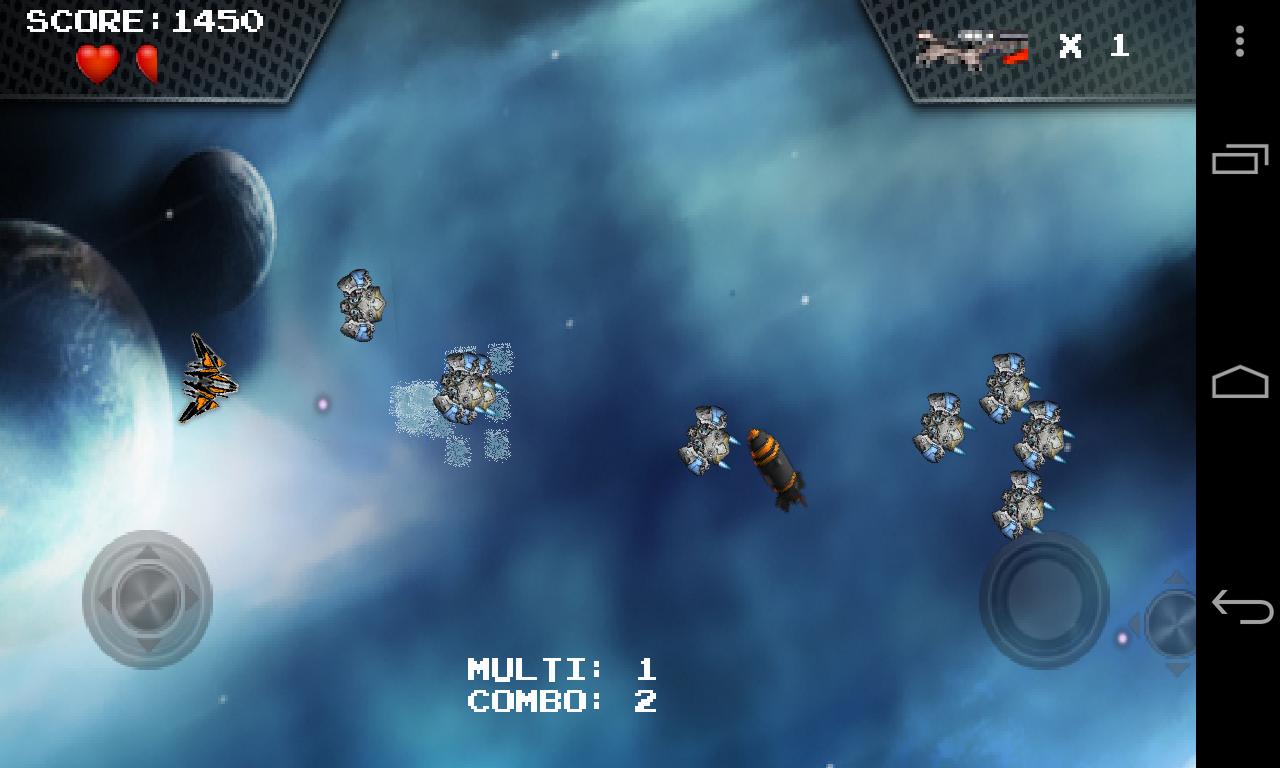Screen dimensions: 1280x768
Task: Tap the enemy drone near the bomb
Action: point(710,440)
